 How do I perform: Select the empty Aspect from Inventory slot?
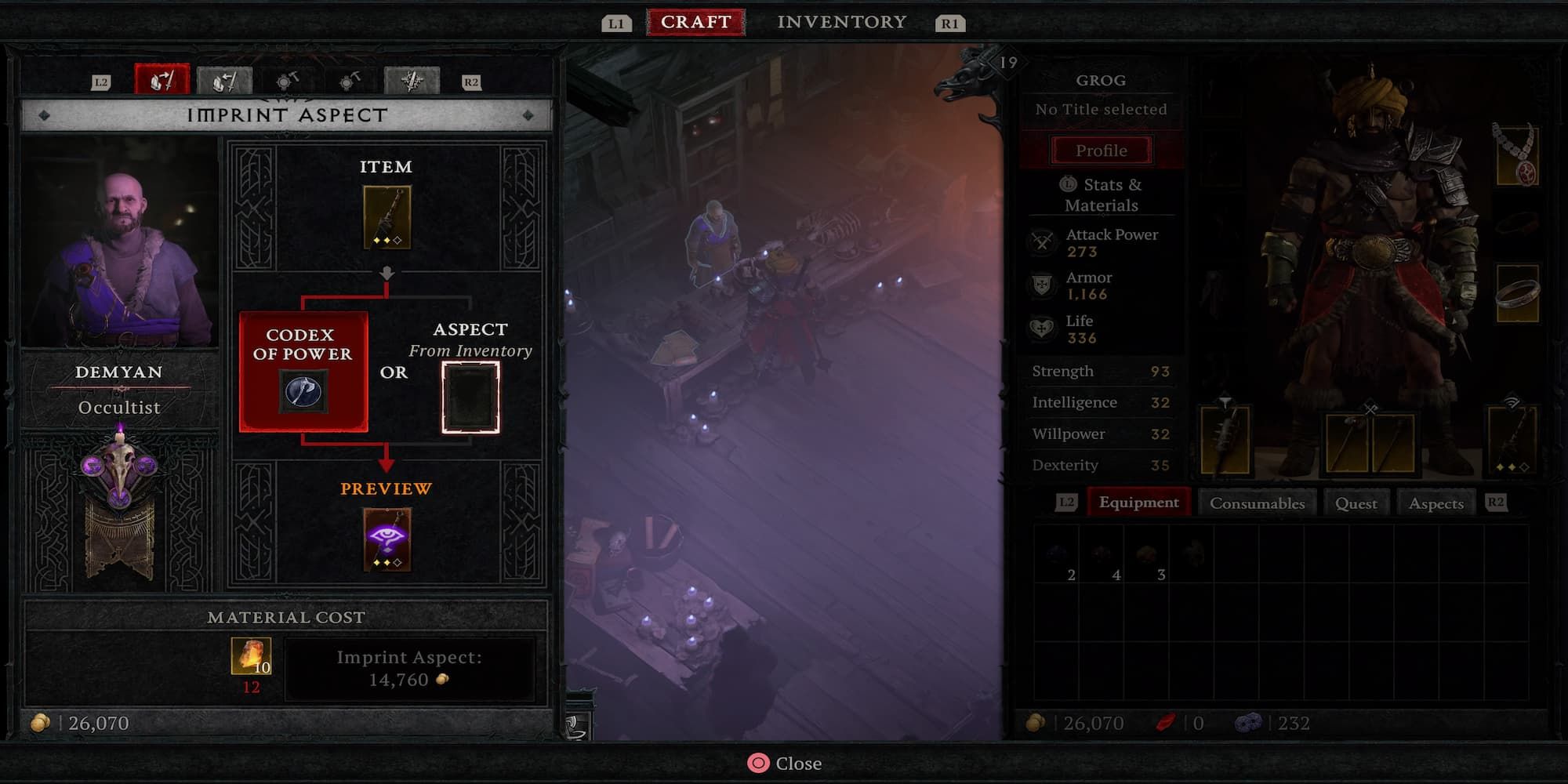point(470,397)
